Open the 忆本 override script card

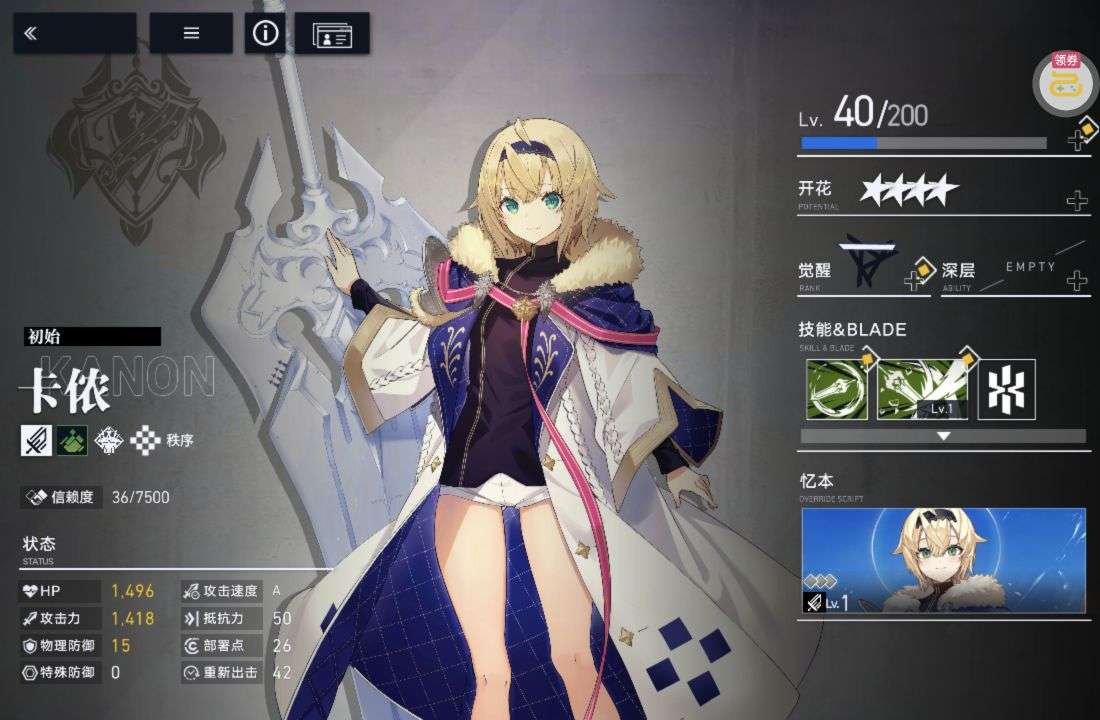943,560
